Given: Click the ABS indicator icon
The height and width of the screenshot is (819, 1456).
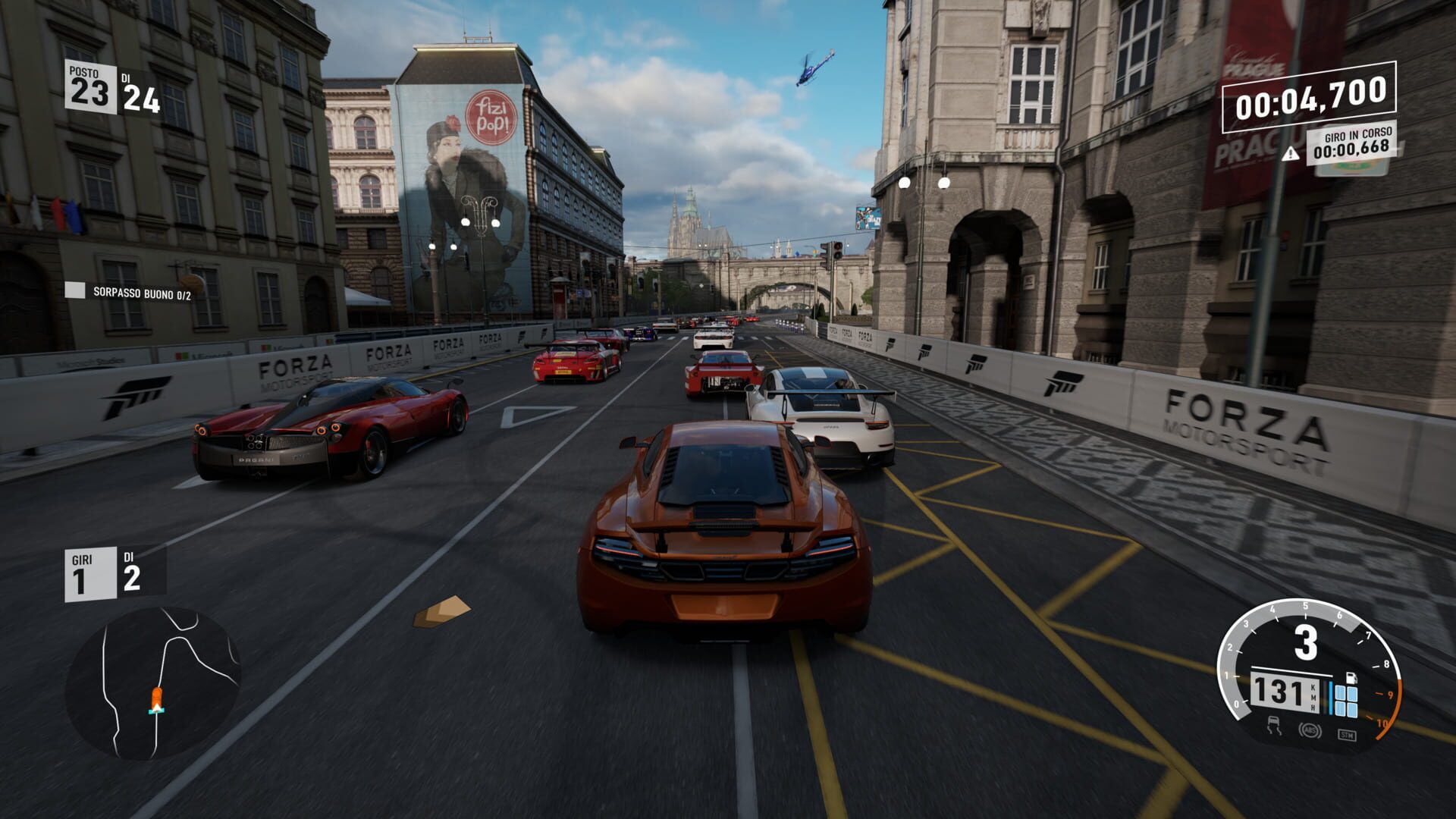Looking at the screenshot, I should pos(1310,730).
